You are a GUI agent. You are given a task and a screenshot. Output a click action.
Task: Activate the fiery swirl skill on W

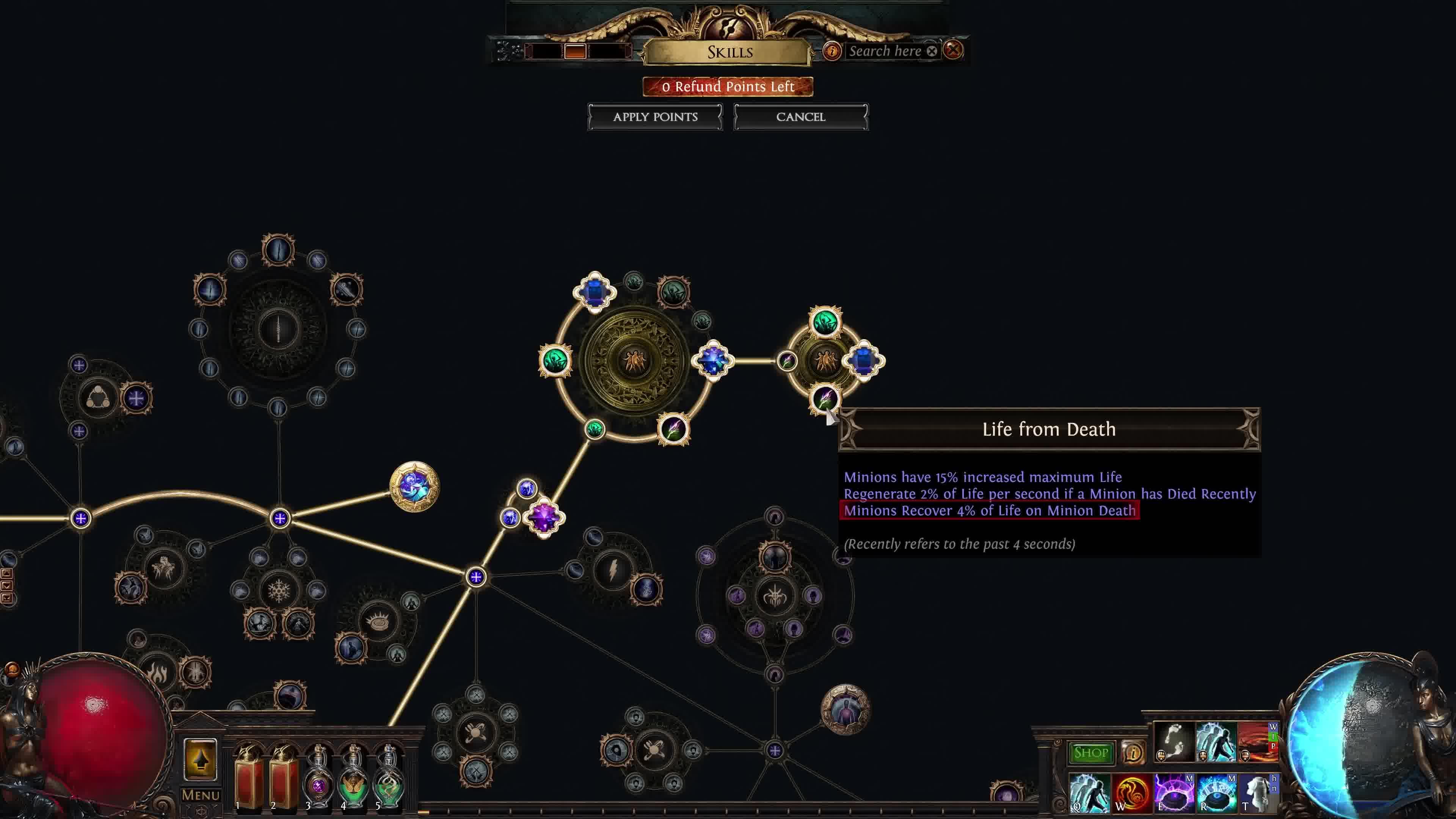(x=1131, y=792)
